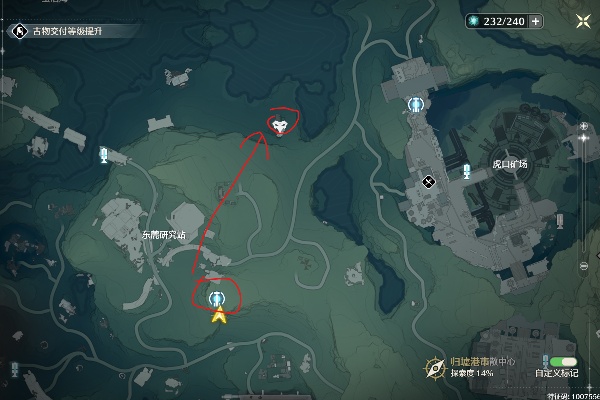Viewport: 600px width, 400px height.
Task: Select the teleport beacon above the yellow player arrow
Action: point(217,299)
